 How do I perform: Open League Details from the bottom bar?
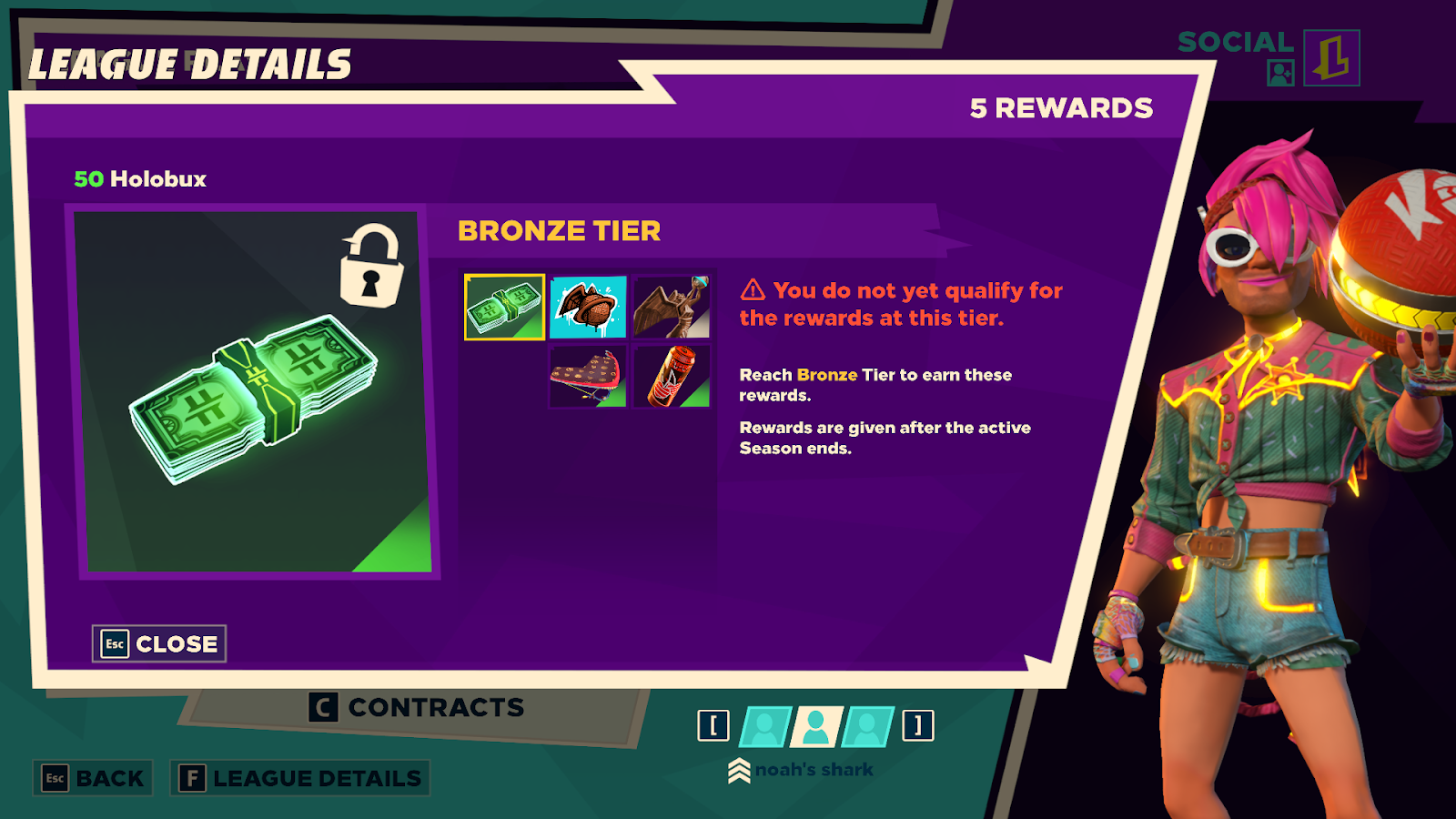[x=300, y=778]
